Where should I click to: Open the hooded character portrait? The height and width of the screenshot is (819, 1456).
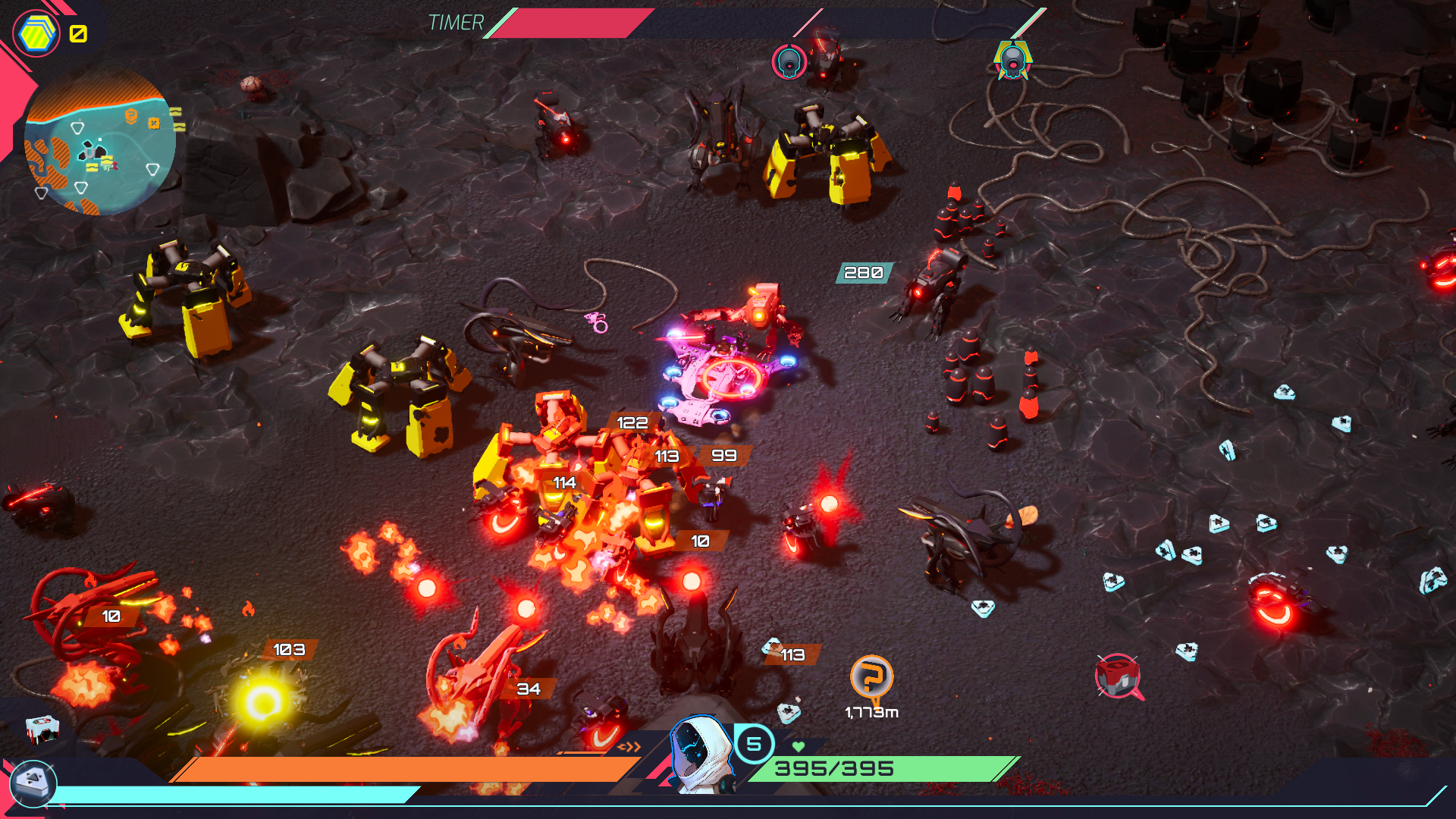click(x=701, y=755)
